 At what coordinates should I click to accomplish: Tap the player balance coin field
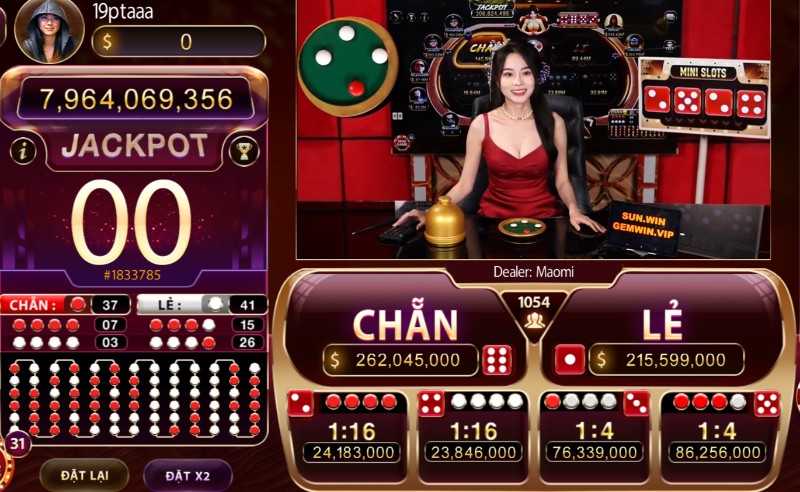[x=178, y=42]
